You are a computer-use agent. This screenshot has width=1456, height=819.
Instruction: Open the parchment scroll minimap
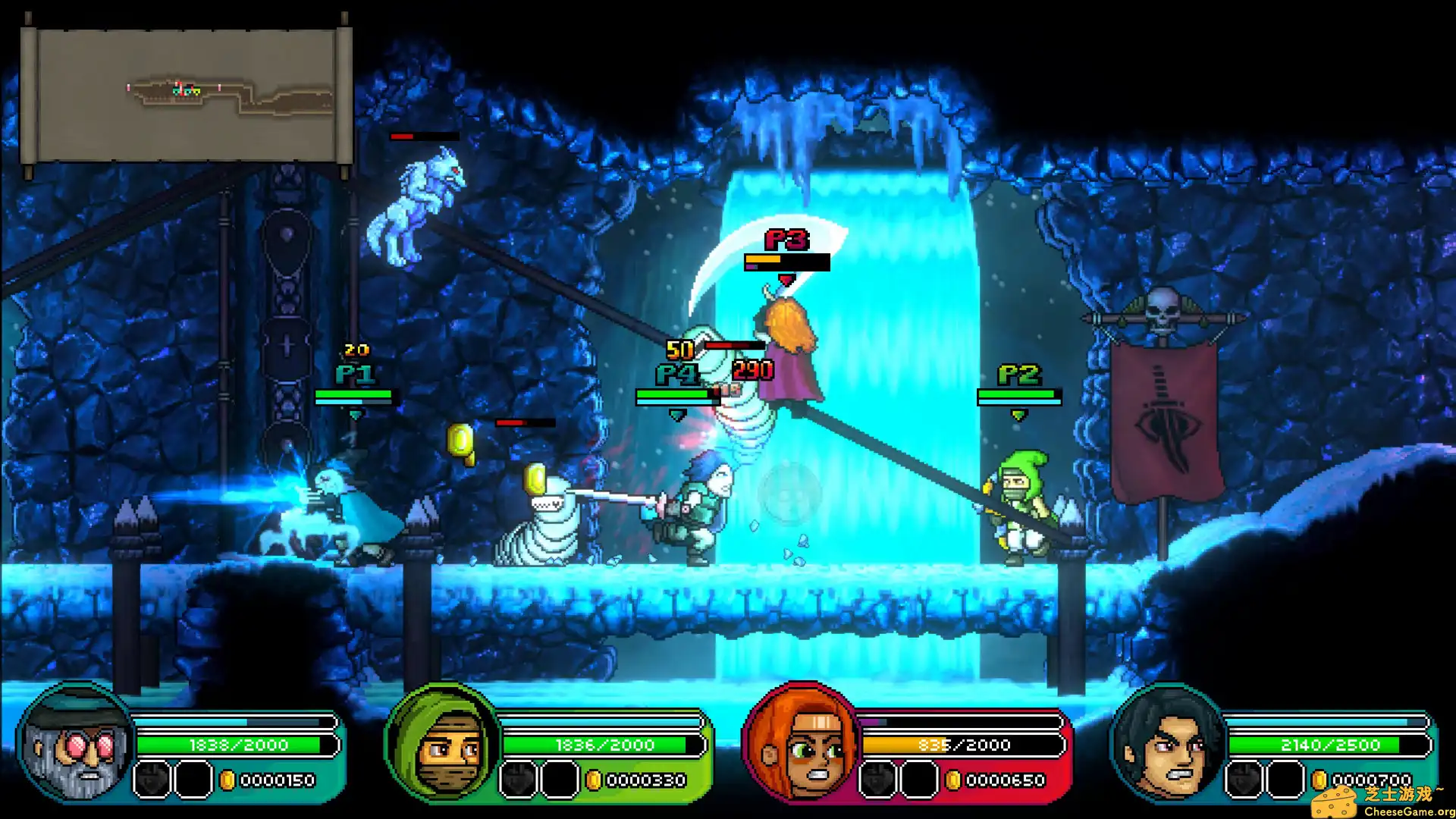(187, 96)
